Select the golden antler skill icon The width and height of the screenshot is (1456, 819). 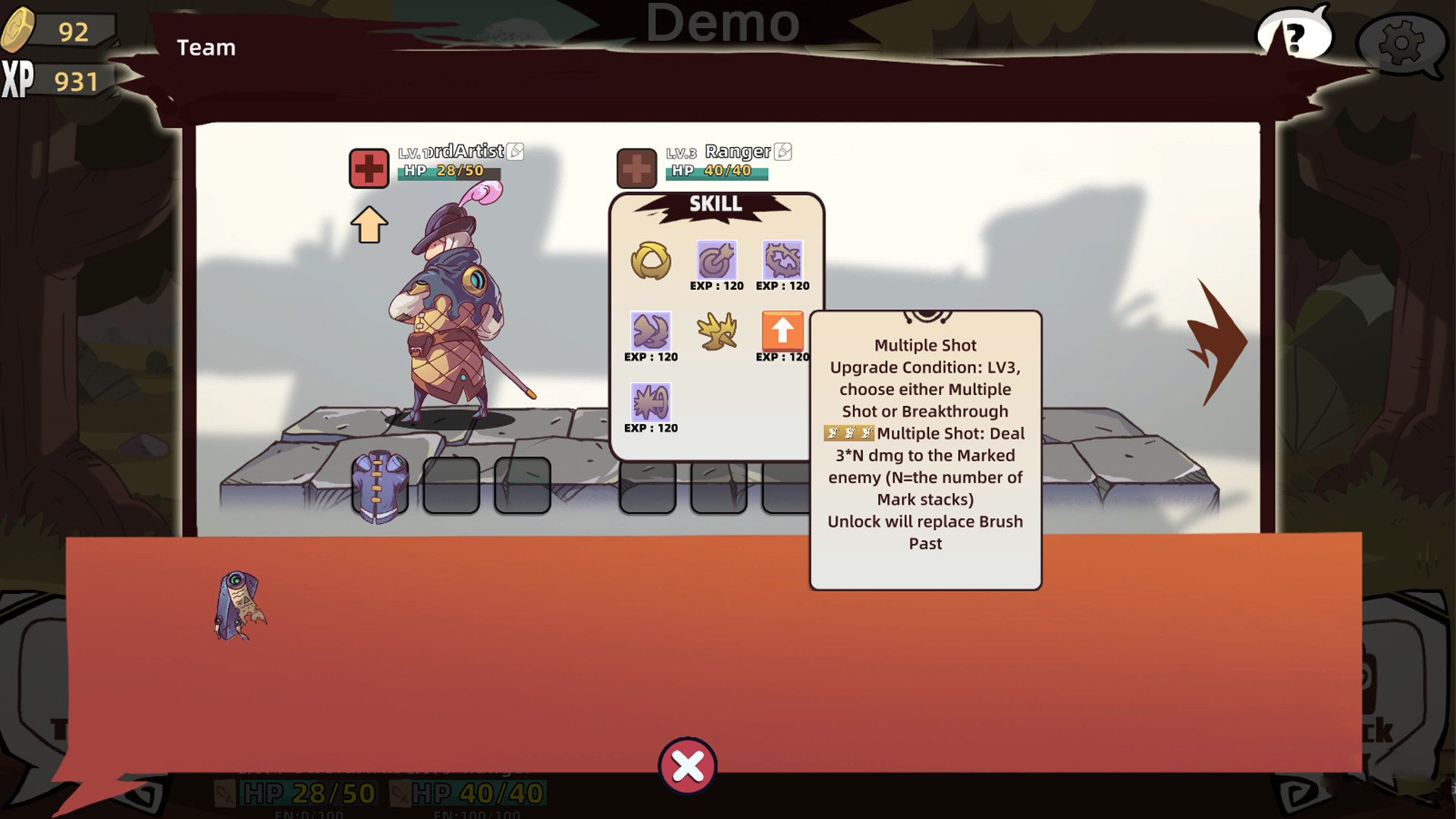tap(717, 331)
